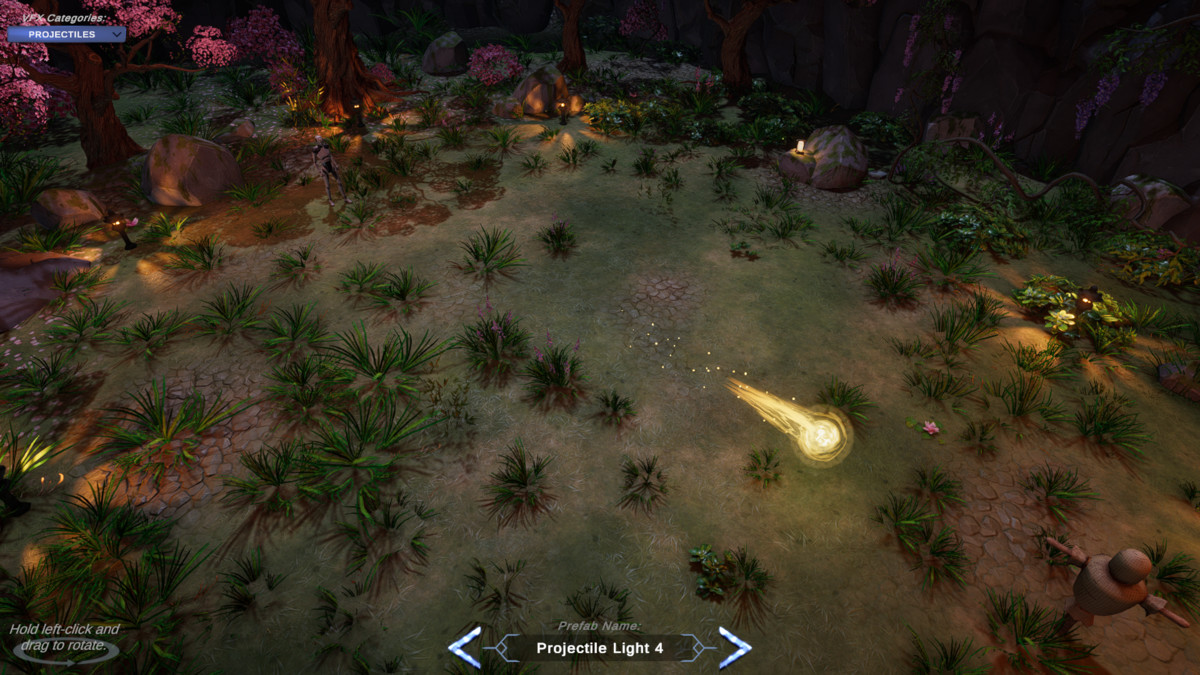Open the VFX Categories dropdown showing Projectiles
The image size is (1200, 675).
tap(67, 34)
